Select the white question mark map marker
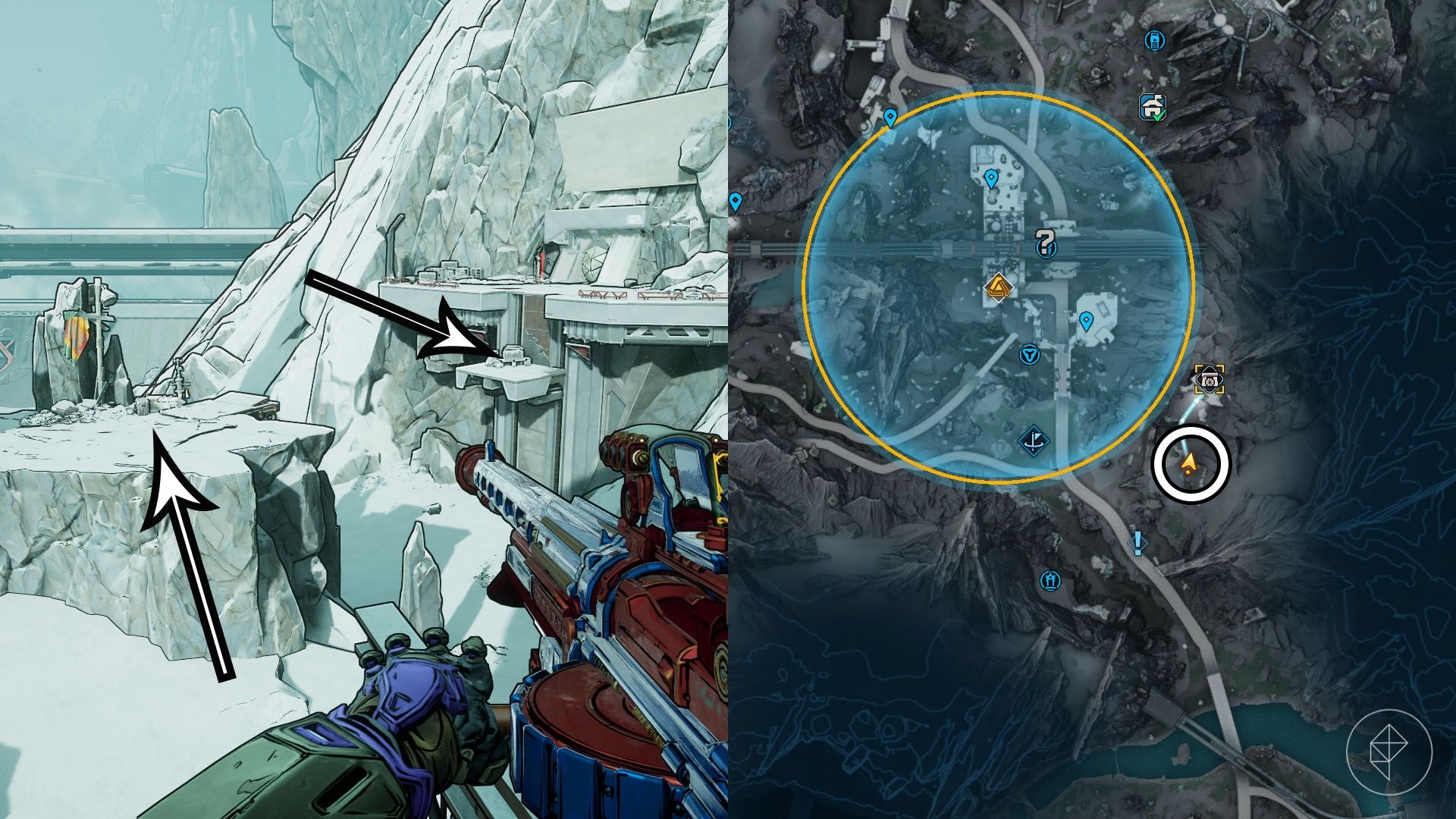The image size is (1456, 819). coord(1046,243)
